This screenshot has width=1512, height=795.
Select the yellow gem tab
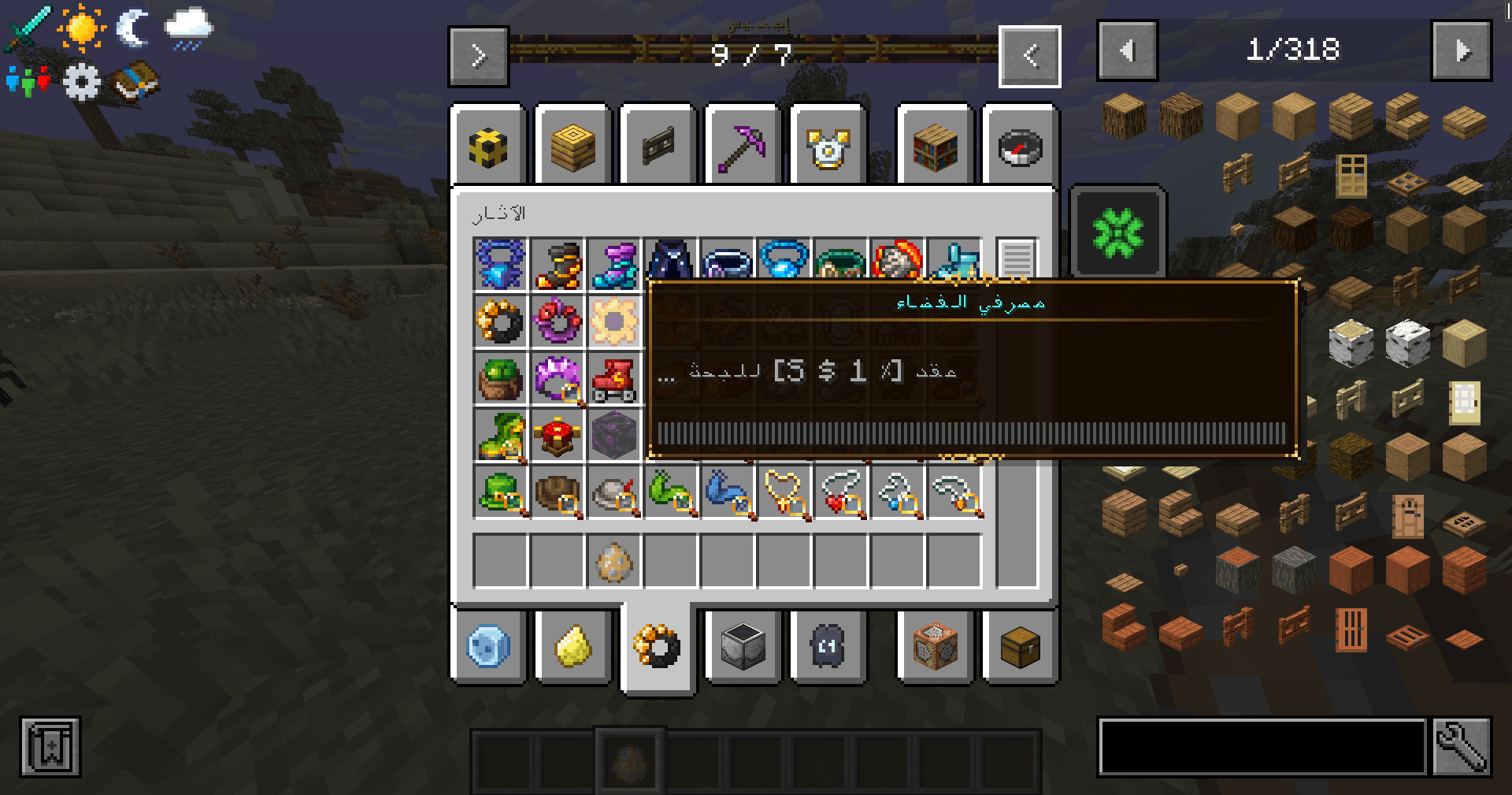click(x=573, y=647)
